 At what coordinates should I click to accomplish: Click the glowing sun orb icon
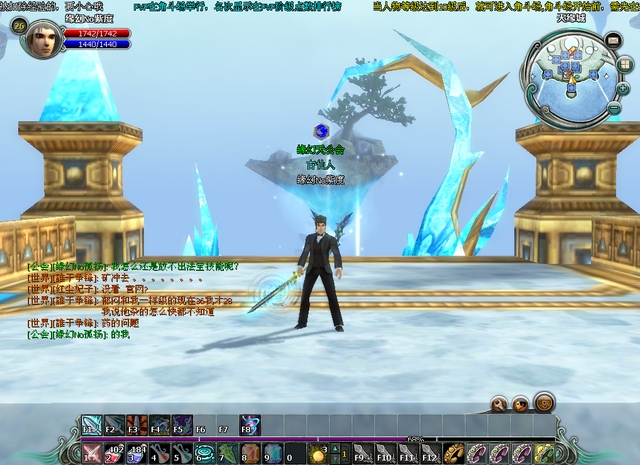[x=318, y=455]
